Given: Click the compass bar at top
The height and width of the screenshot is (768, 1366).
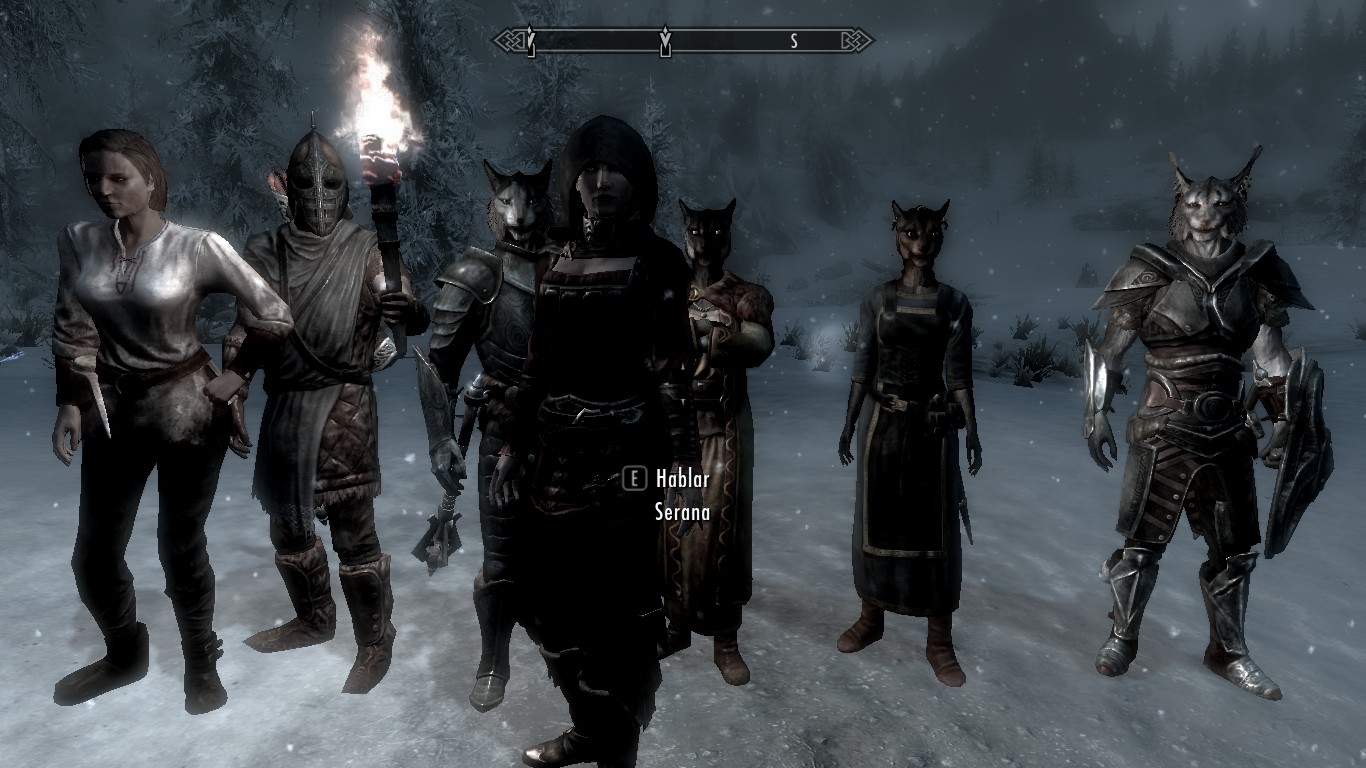Looking at the screenshot, I should [x=683, y=41].
